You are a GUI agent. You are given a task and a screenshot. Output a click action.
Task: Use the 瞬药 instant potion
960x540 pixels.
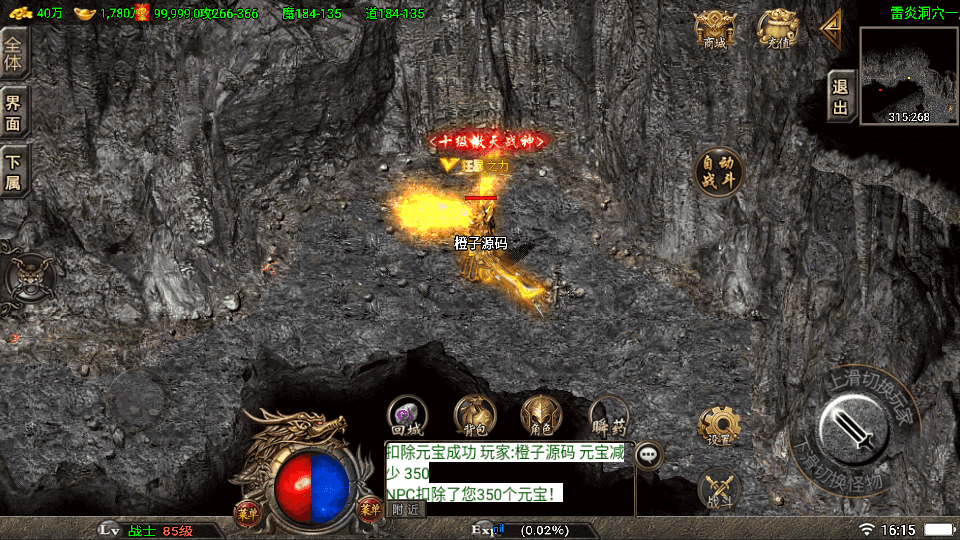coord(608,415)
